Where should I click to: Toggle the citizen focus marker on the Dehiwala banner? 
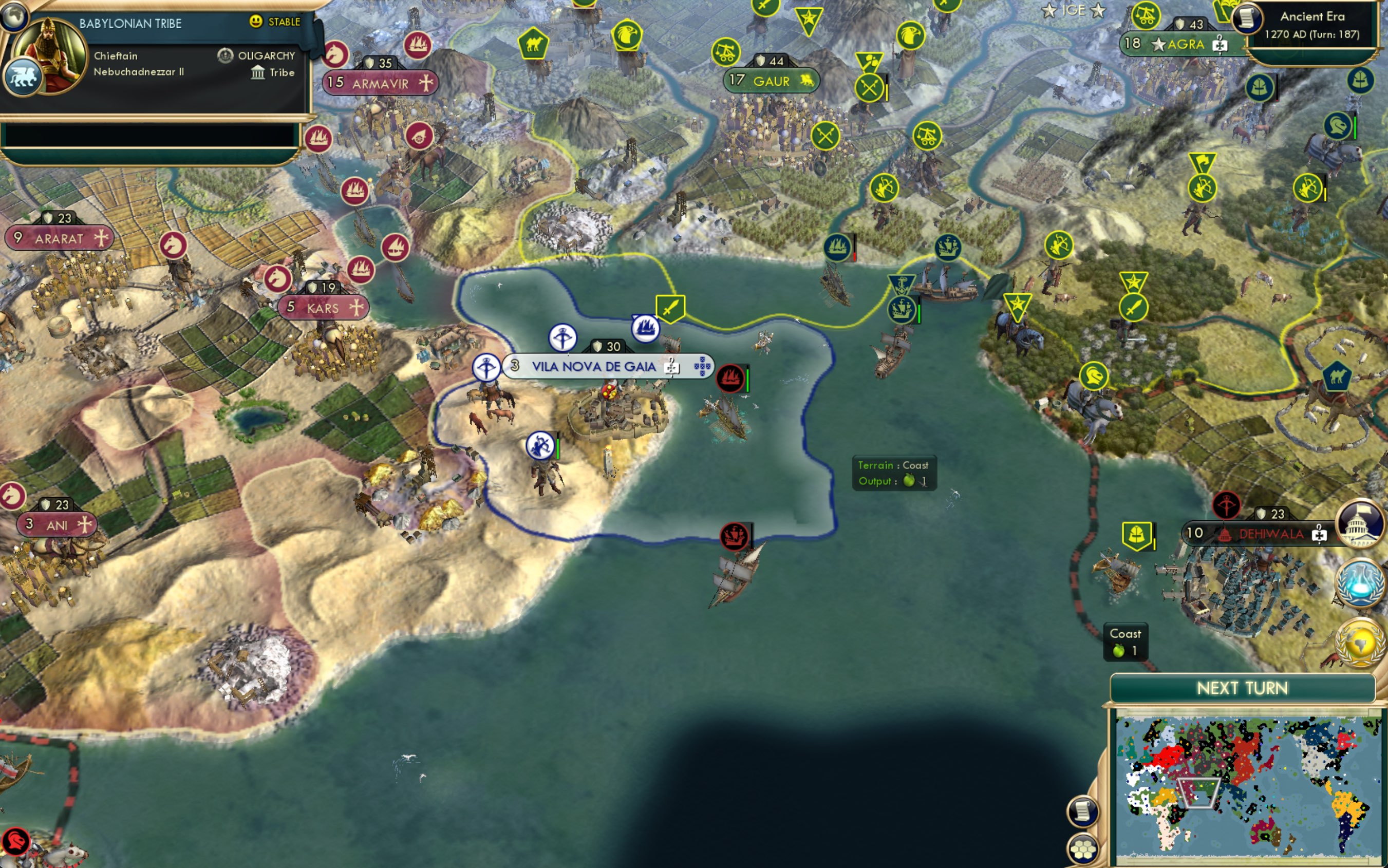(x=1320, y=534)
